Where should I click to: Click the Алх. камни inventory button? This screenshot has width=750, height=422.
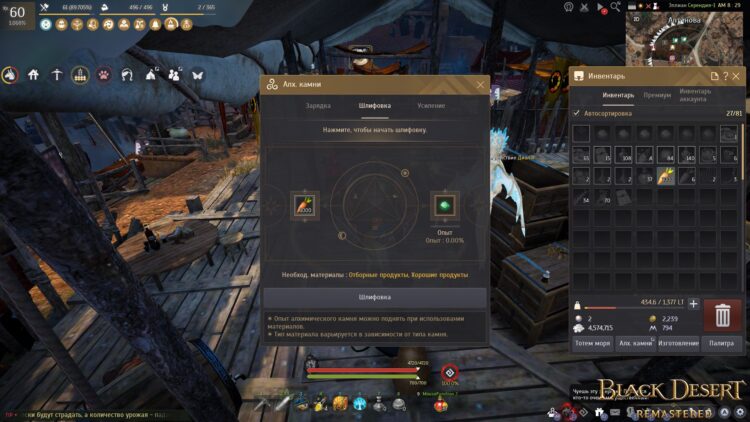tap(635, 343)
